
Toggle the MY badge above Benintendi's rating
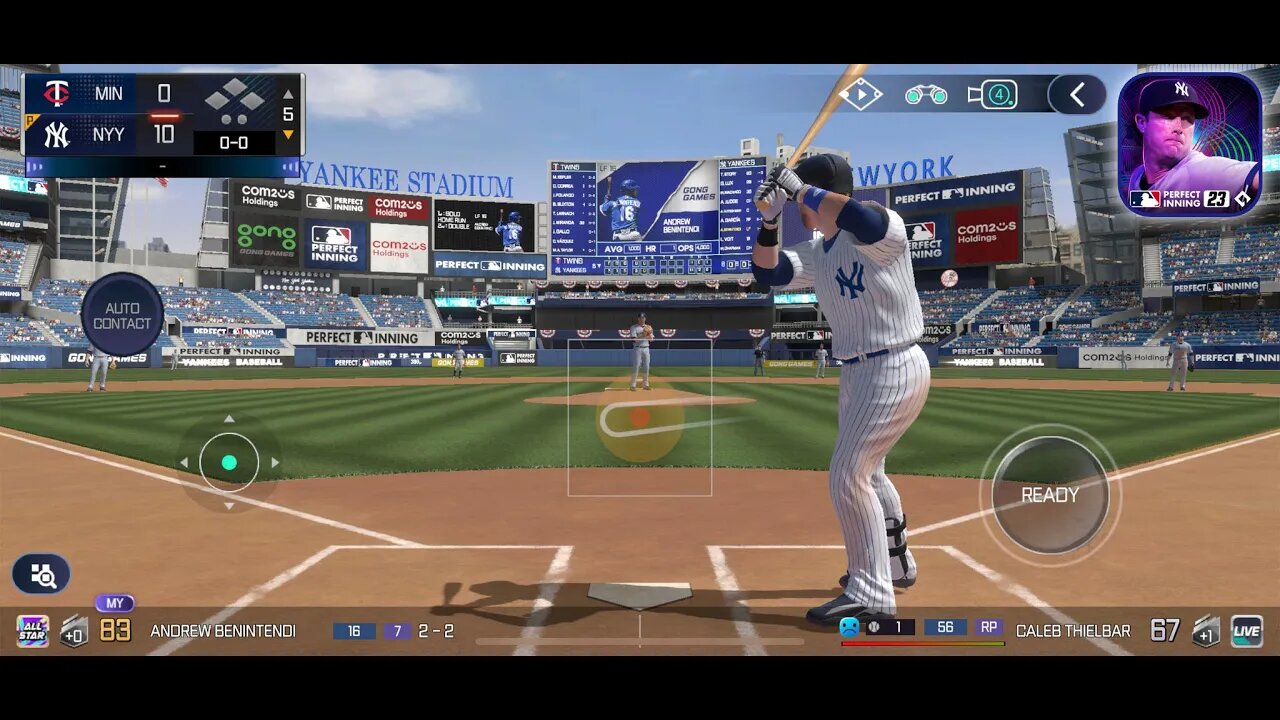[x=115, y=602]
